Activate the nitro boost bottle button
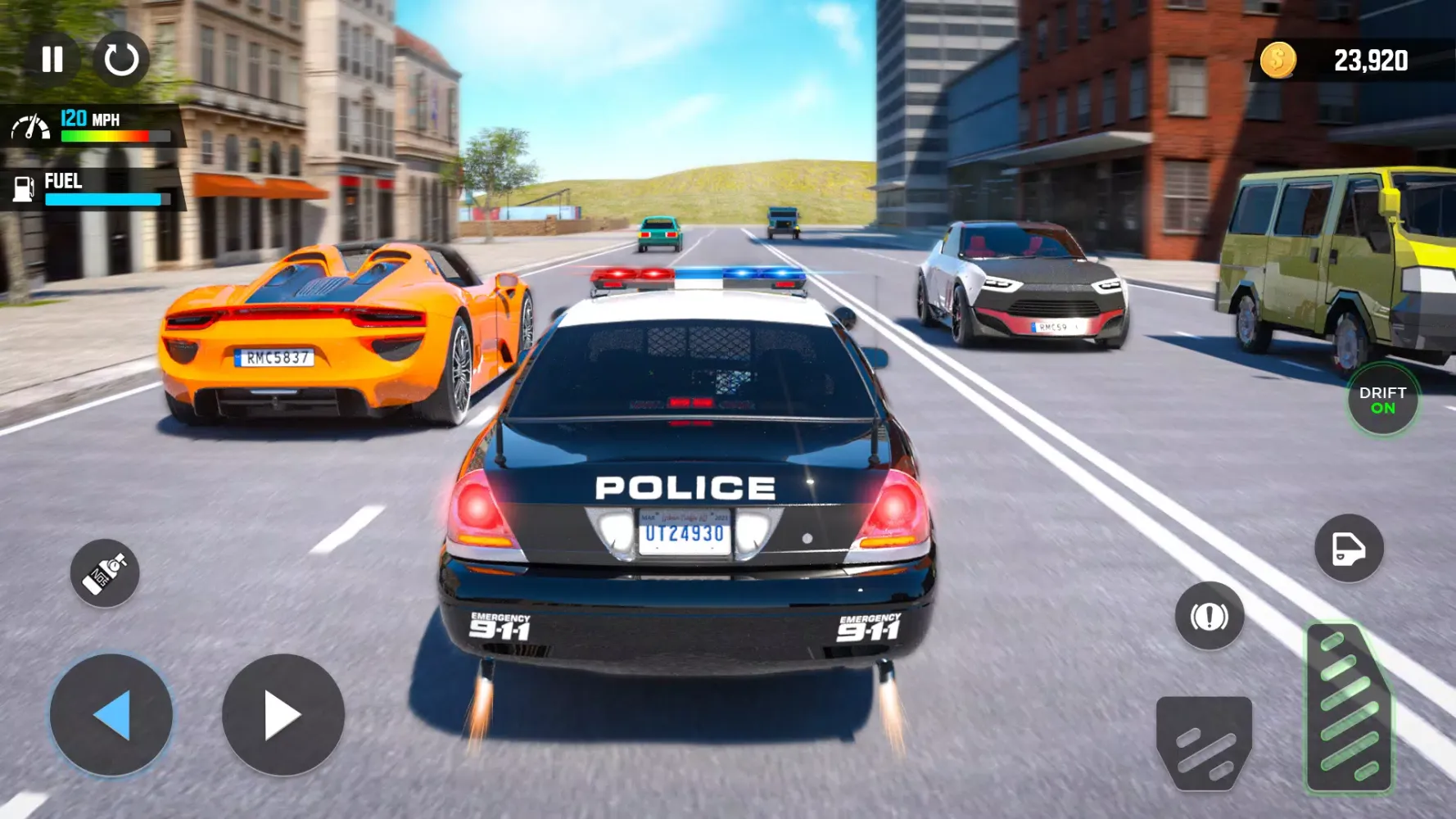The width and height of the screenshot is (1456, 819). click(x=105, y=572)
